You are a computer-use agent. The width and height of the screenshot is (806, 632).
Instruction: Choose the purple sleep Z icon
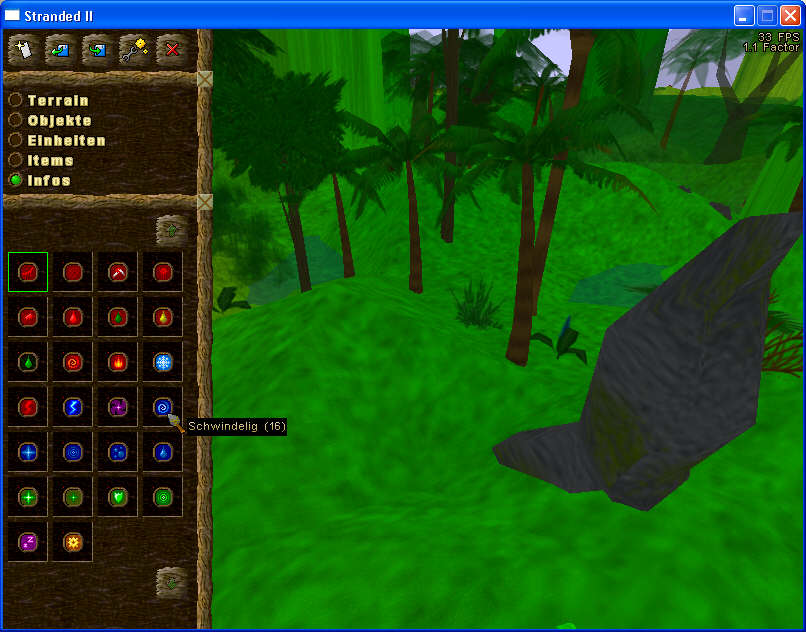tap(27, 542)
